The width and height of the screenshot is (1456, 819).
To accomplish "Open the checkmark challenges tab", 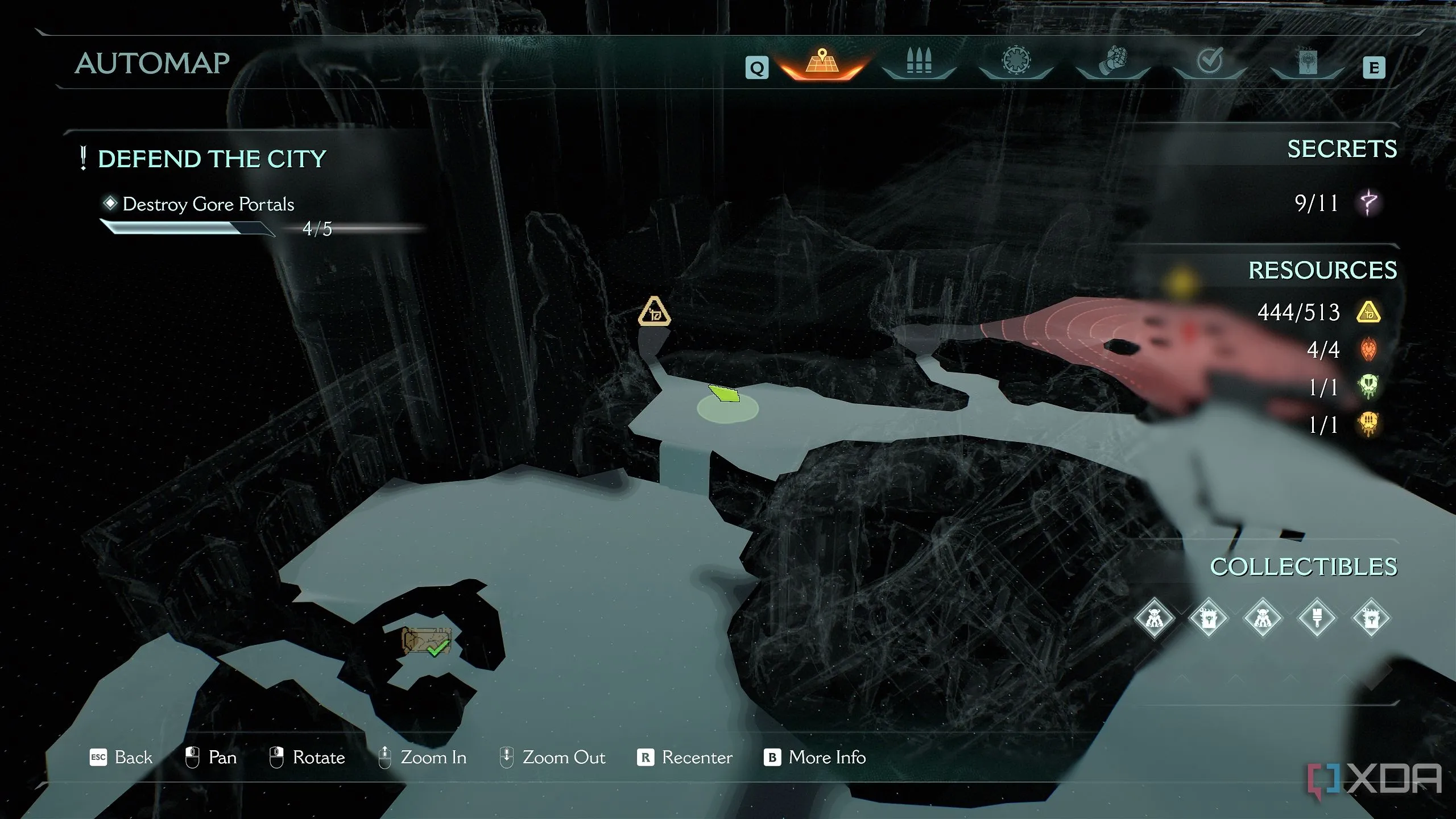I will coord(1210,61).
